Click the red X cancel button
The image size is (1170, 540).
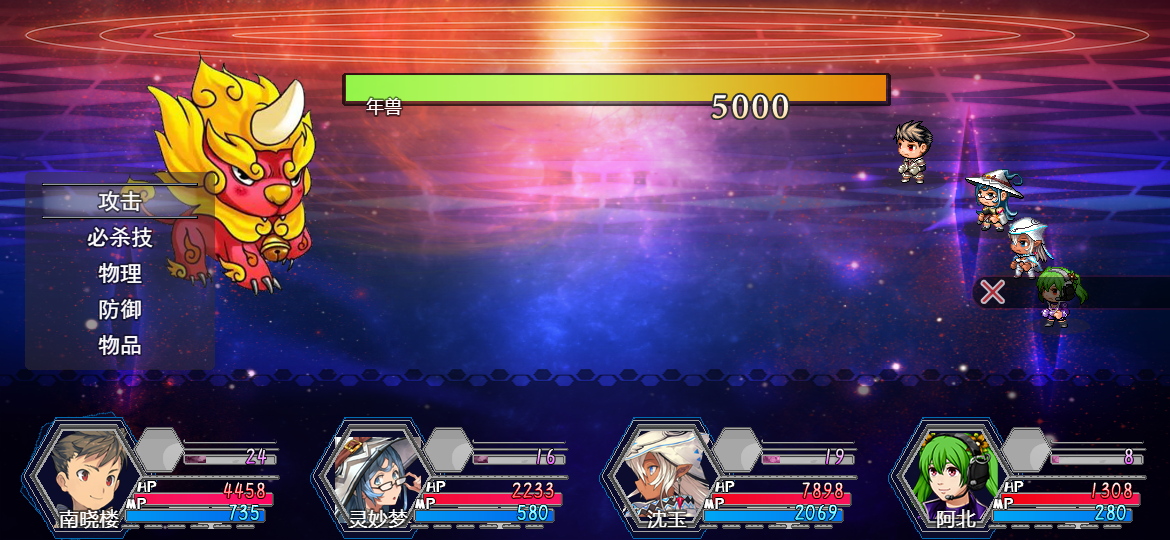(992, 292)
